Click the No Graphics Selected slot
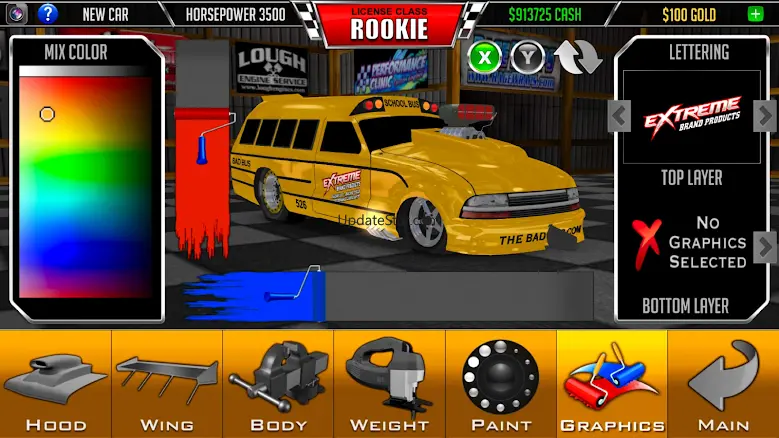Viewport: 779px width, 438px height. click(692, 242)
